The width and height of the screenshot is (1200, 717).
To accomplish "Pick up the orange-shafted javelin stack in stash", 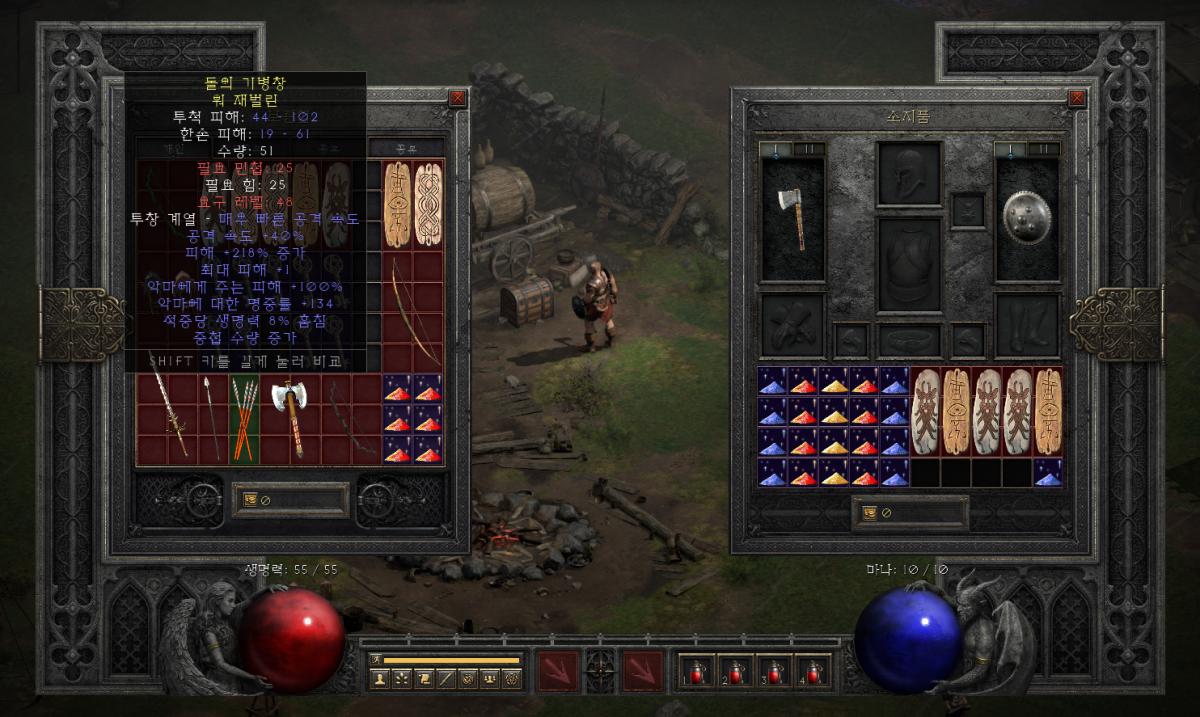I will tap(245, 420).
